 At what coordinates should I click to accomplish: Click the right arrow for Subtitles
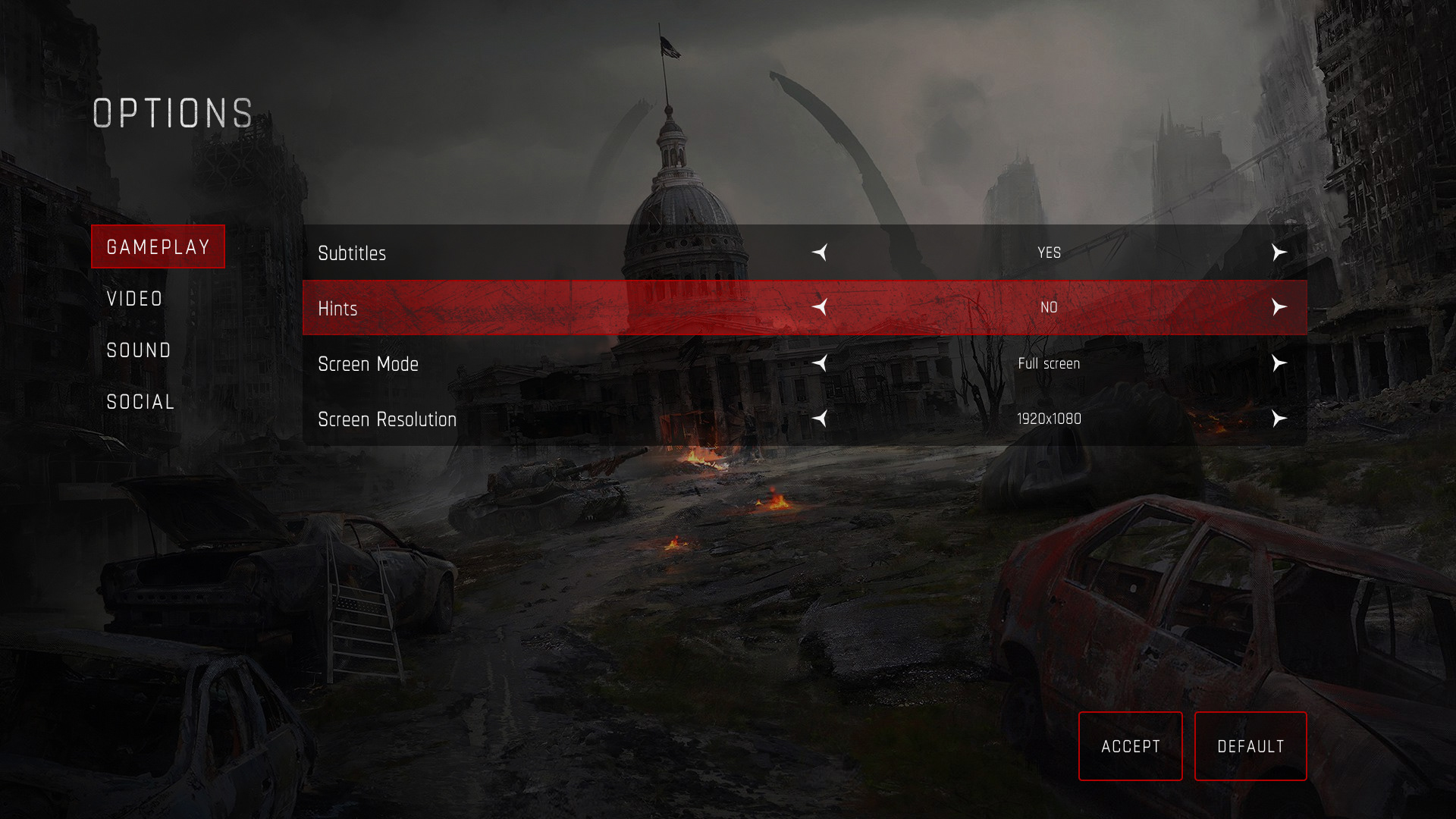[x=1279, y=253]
